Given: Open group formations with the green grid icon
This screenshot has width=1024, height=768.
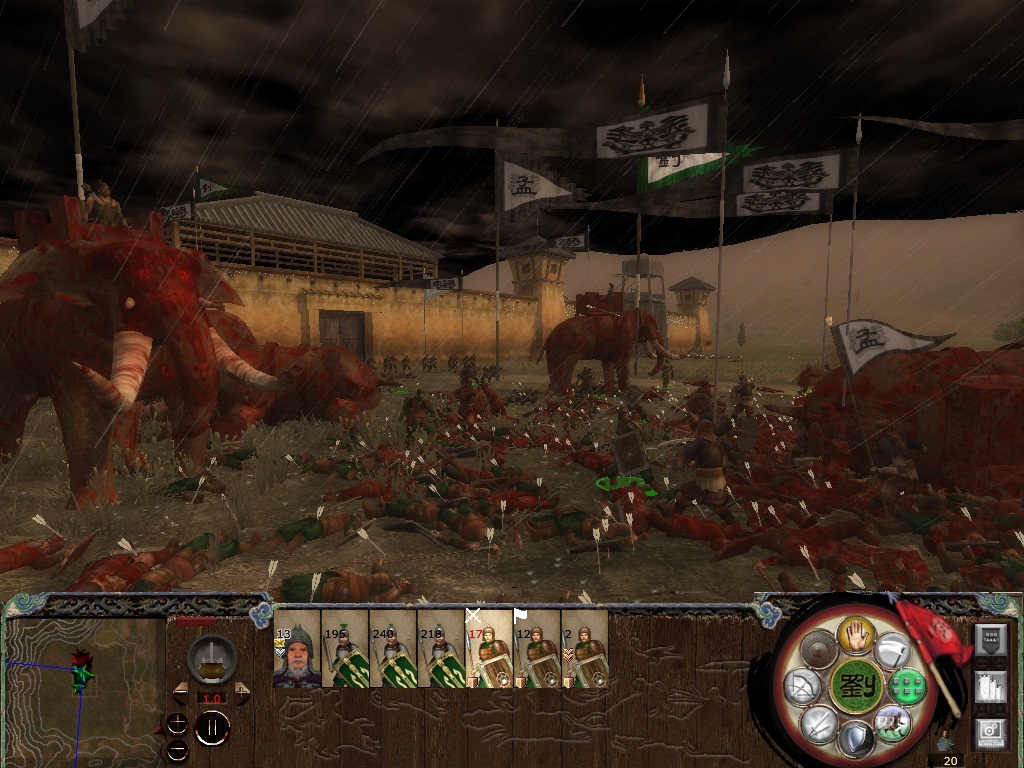Looking at the screenshot, I should [x=906, y=687].
